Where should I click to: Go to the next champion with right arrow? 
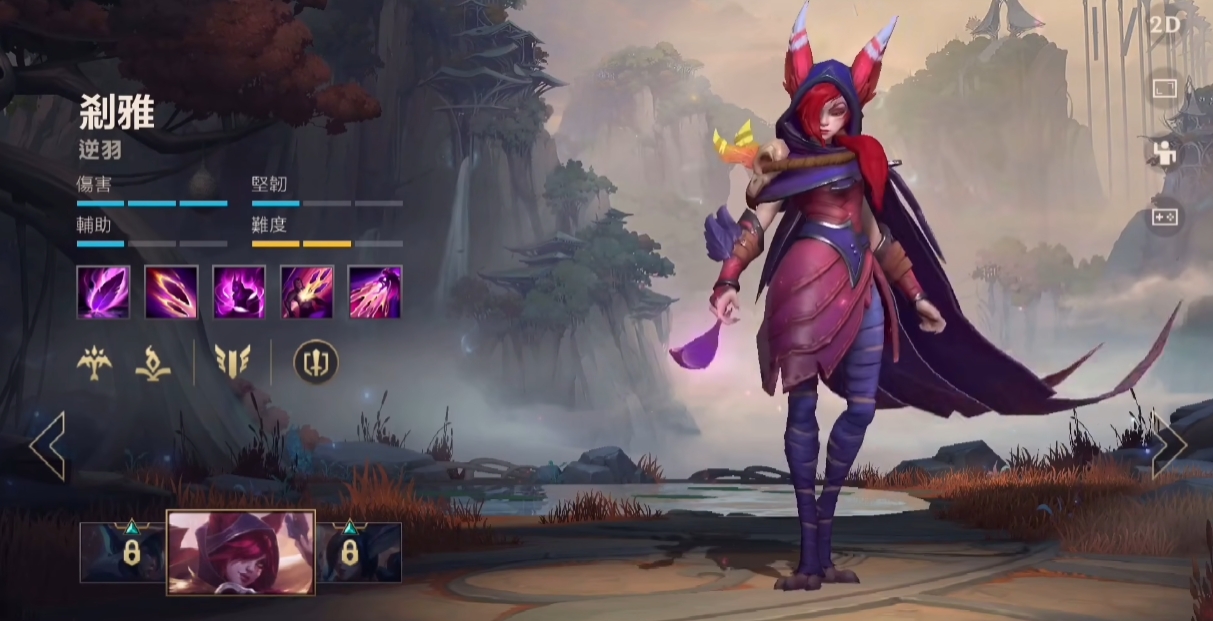(x=1168, y=444)
